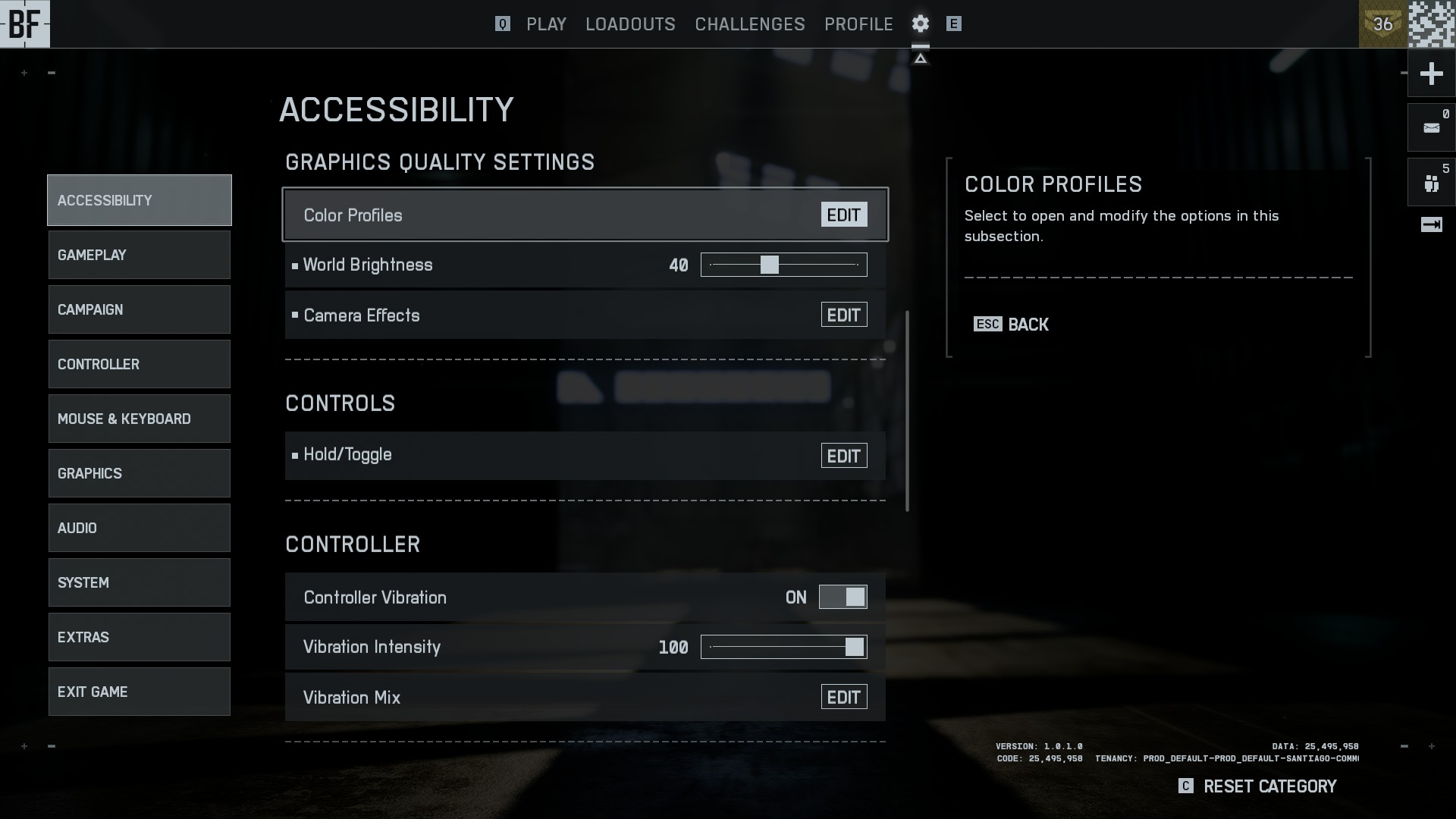Image resolution: width=1456 pixels, height=819 pixels.
Task: Open the Gameplay settings category
Action: click(139, 255)
